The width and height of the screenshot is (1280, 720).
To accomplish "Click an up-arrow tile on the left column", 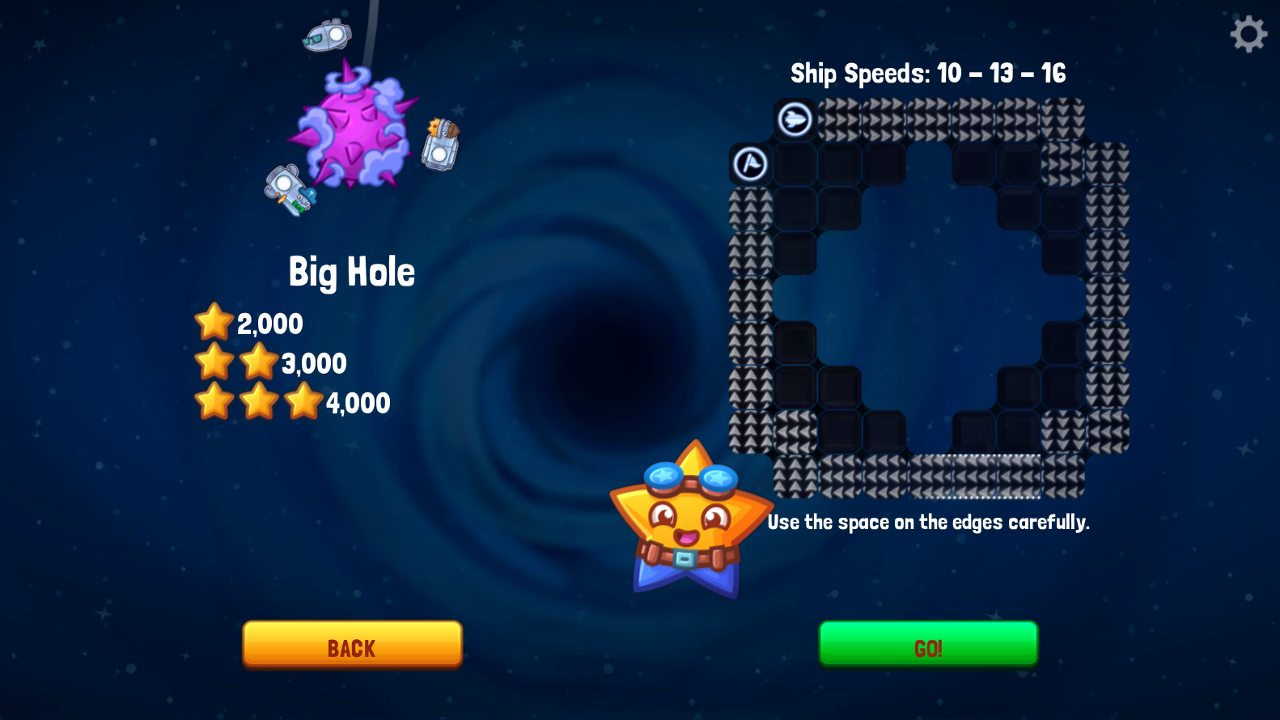I will 751,300.
